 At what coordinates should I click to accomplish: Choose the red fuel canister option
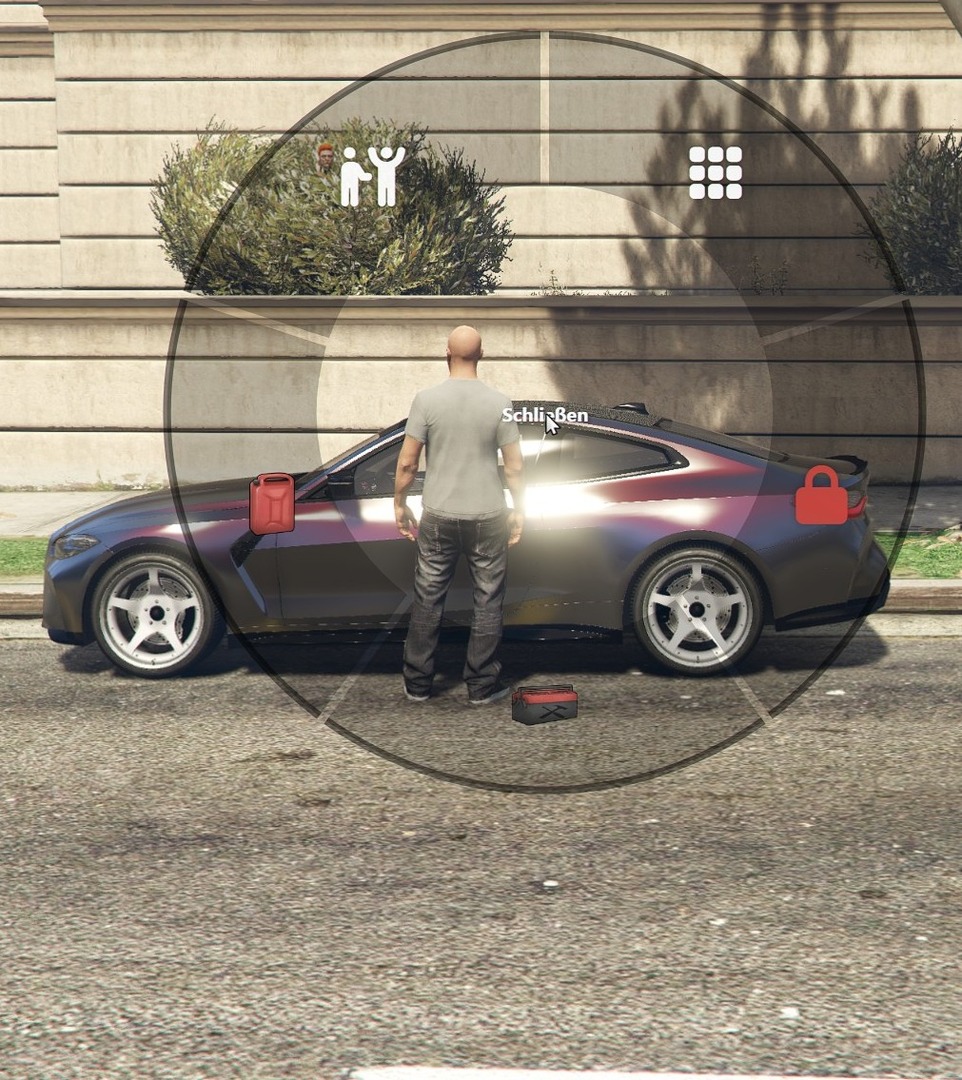[272, 503]
